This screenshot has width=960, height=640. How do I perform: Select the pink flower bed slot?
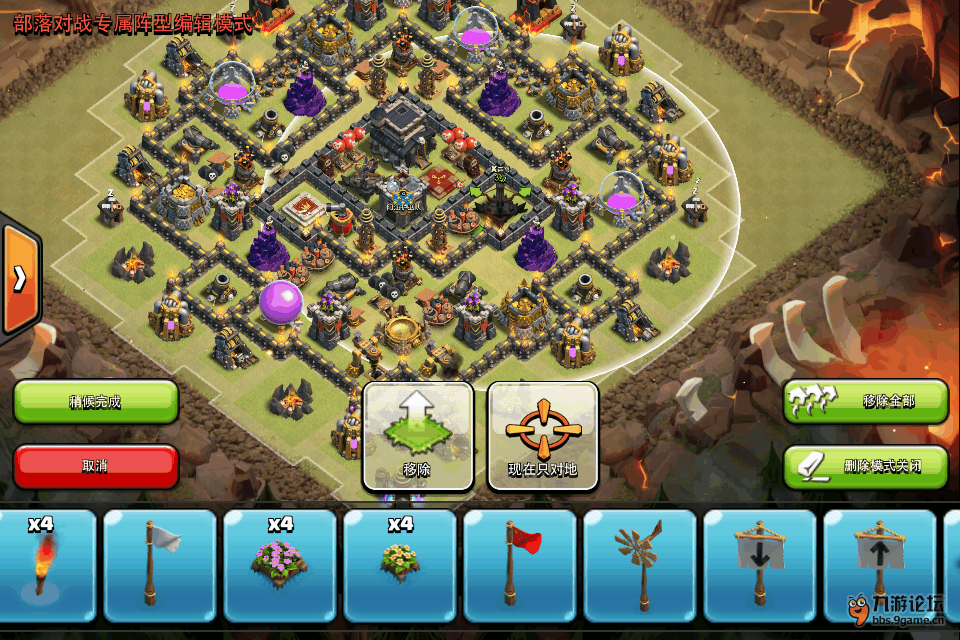(280, 565)
